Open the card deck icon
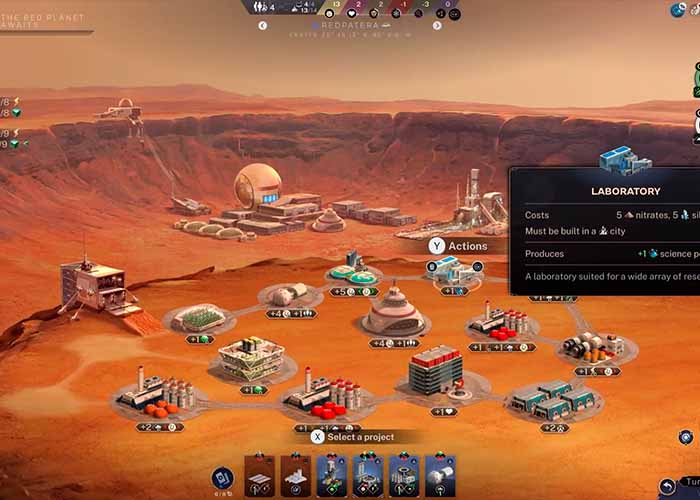 pos(223,479)
